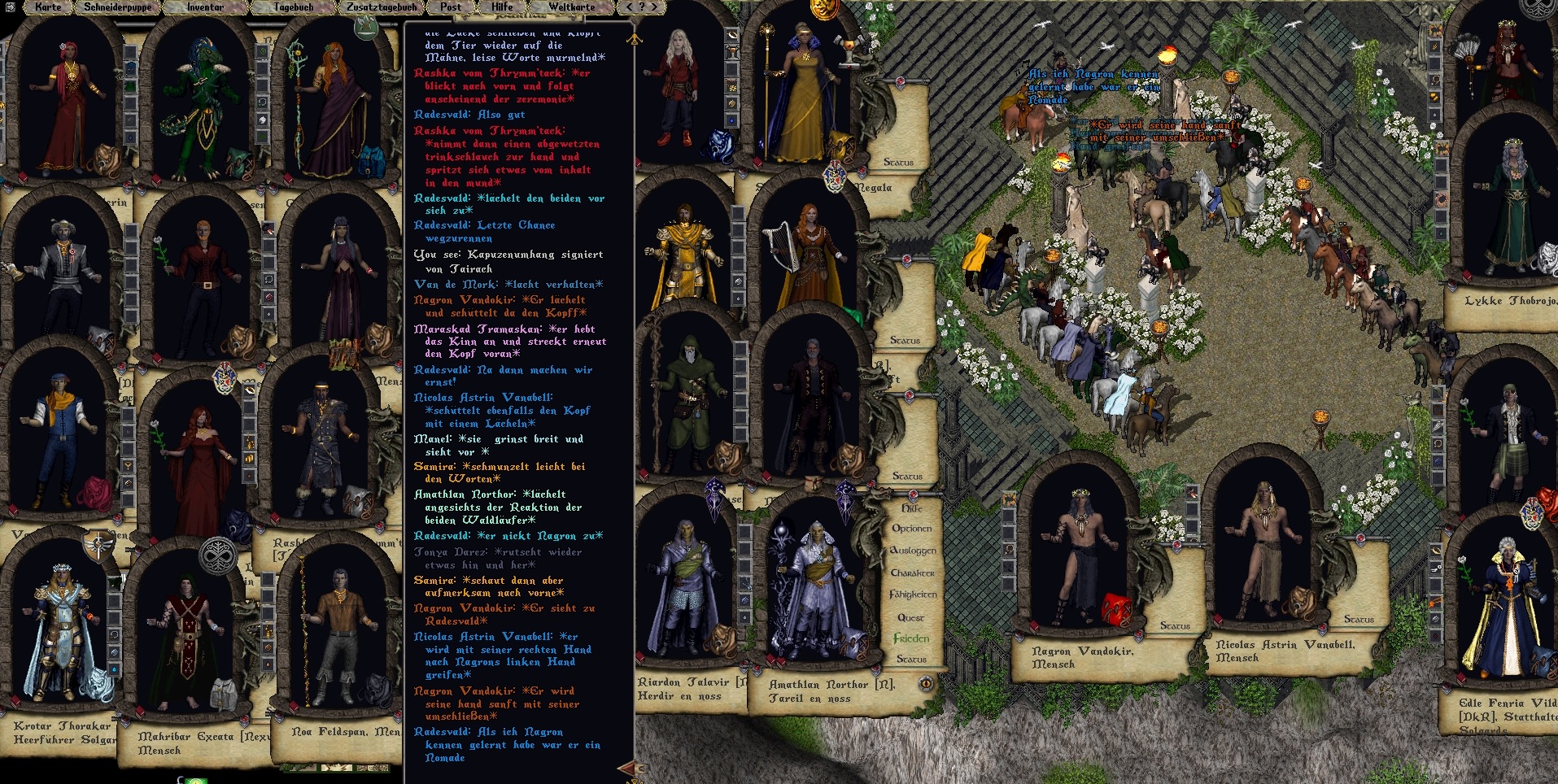1558x784 pixels.
Task: Open the Post menu entry
Action: pyautogui.click(x=451, y=7)
